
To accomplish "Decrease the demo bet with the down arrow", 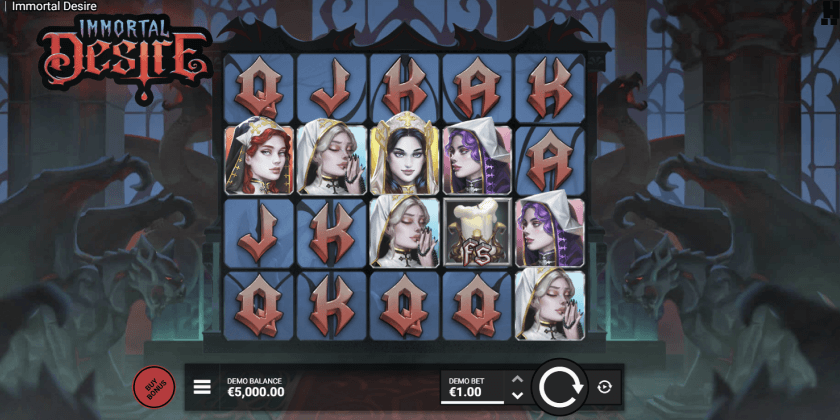I will click(x=517, y=395).
